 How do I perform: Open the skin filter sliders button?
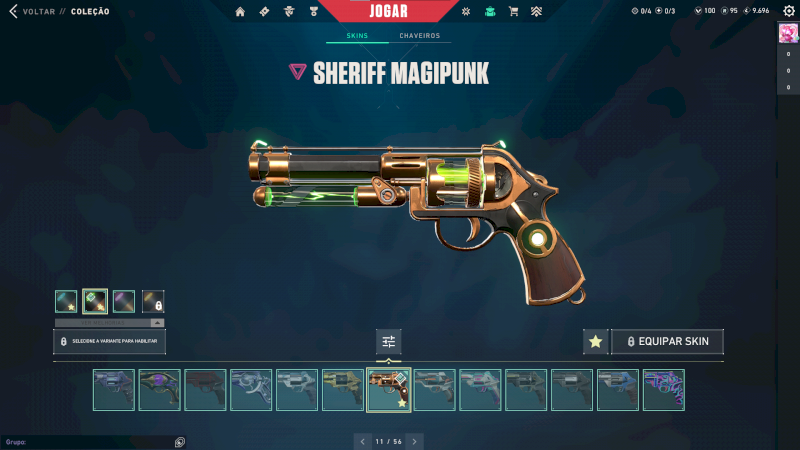[x=389, y=342]
